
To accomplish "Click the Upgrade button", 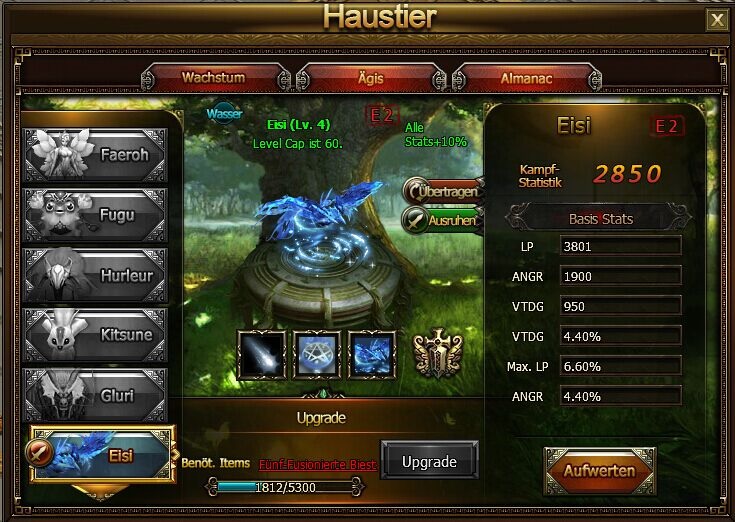I will pos(429,461).
